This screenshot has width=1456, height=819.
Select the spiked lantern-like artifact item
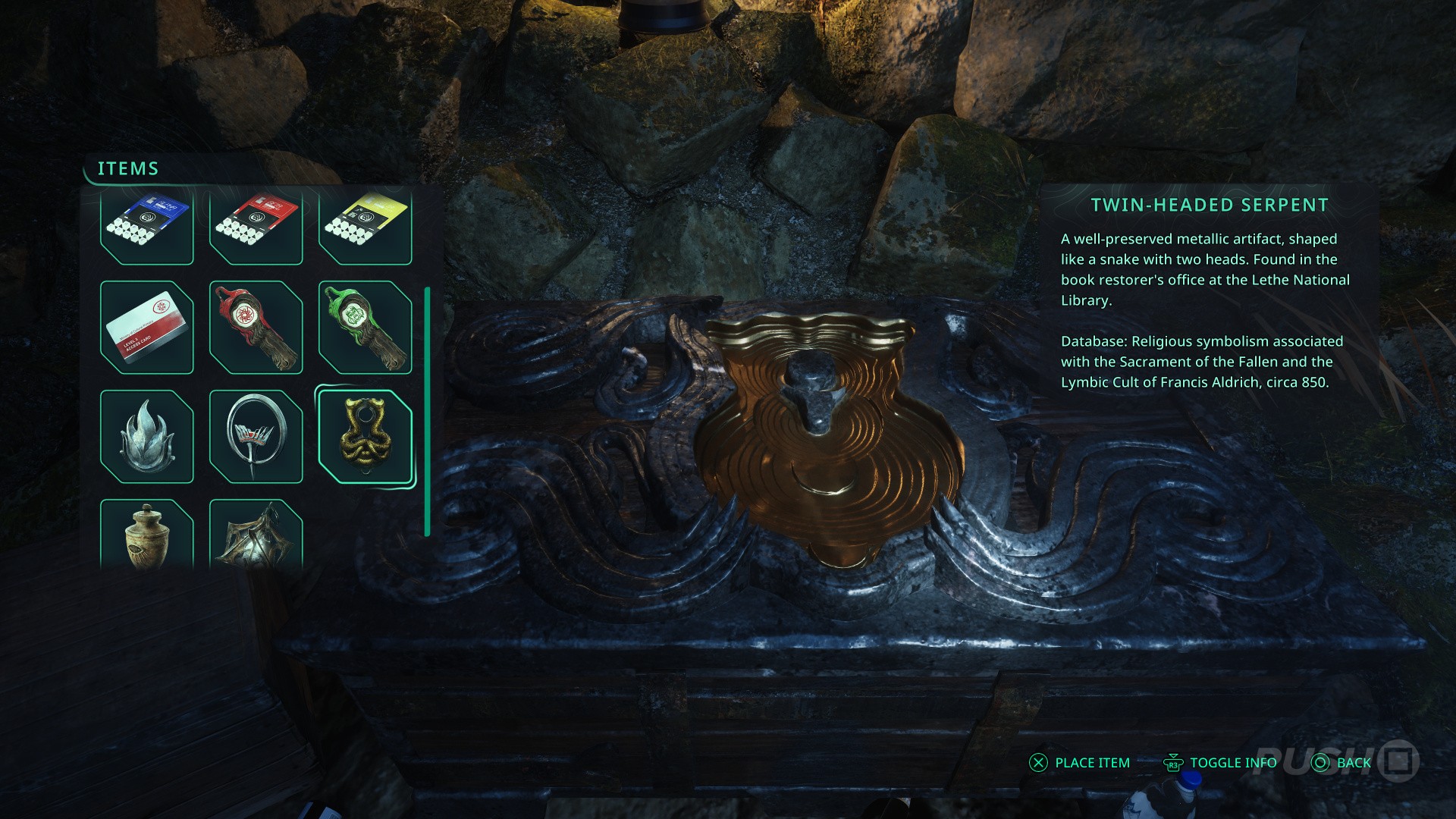tap(256, 534)
